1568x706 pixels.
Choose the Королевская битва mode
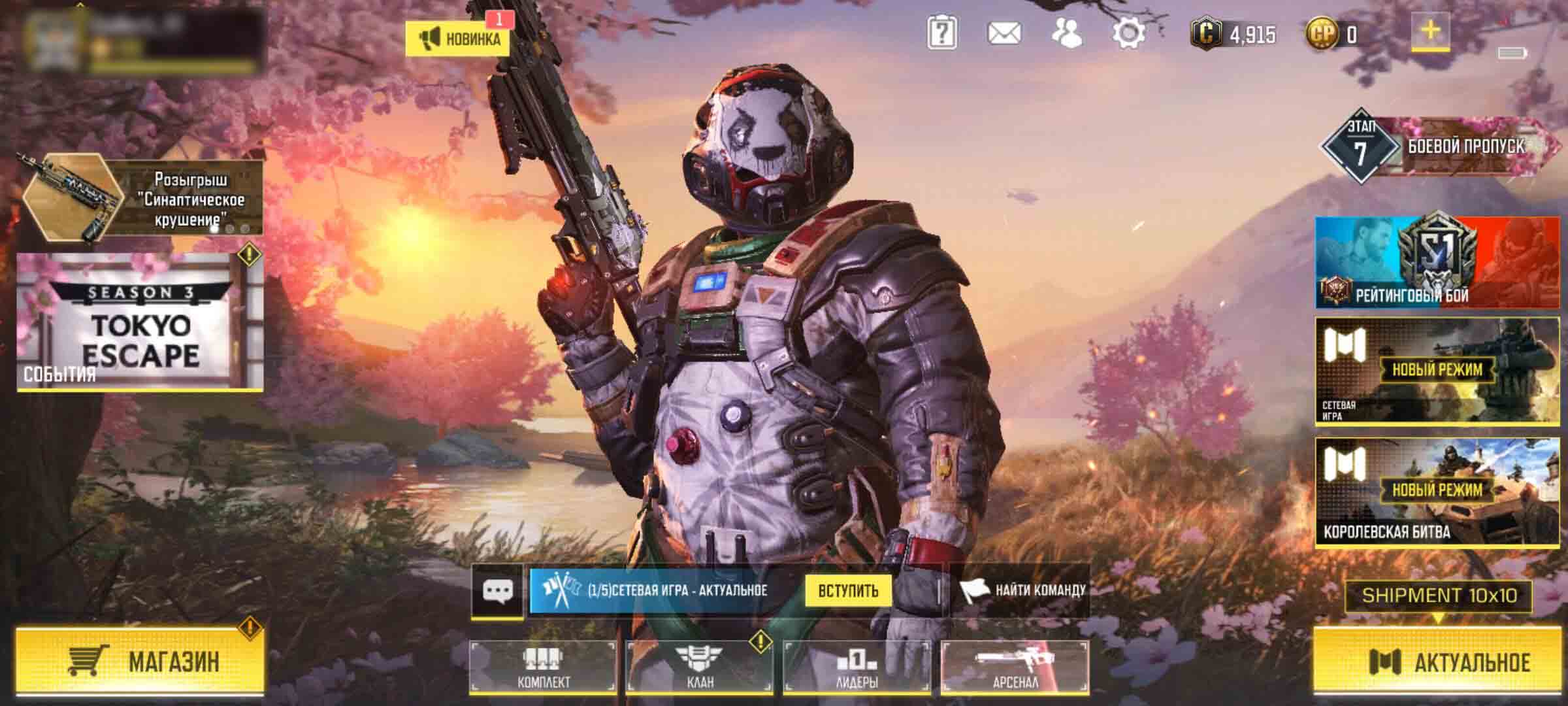pos(1437,492)
